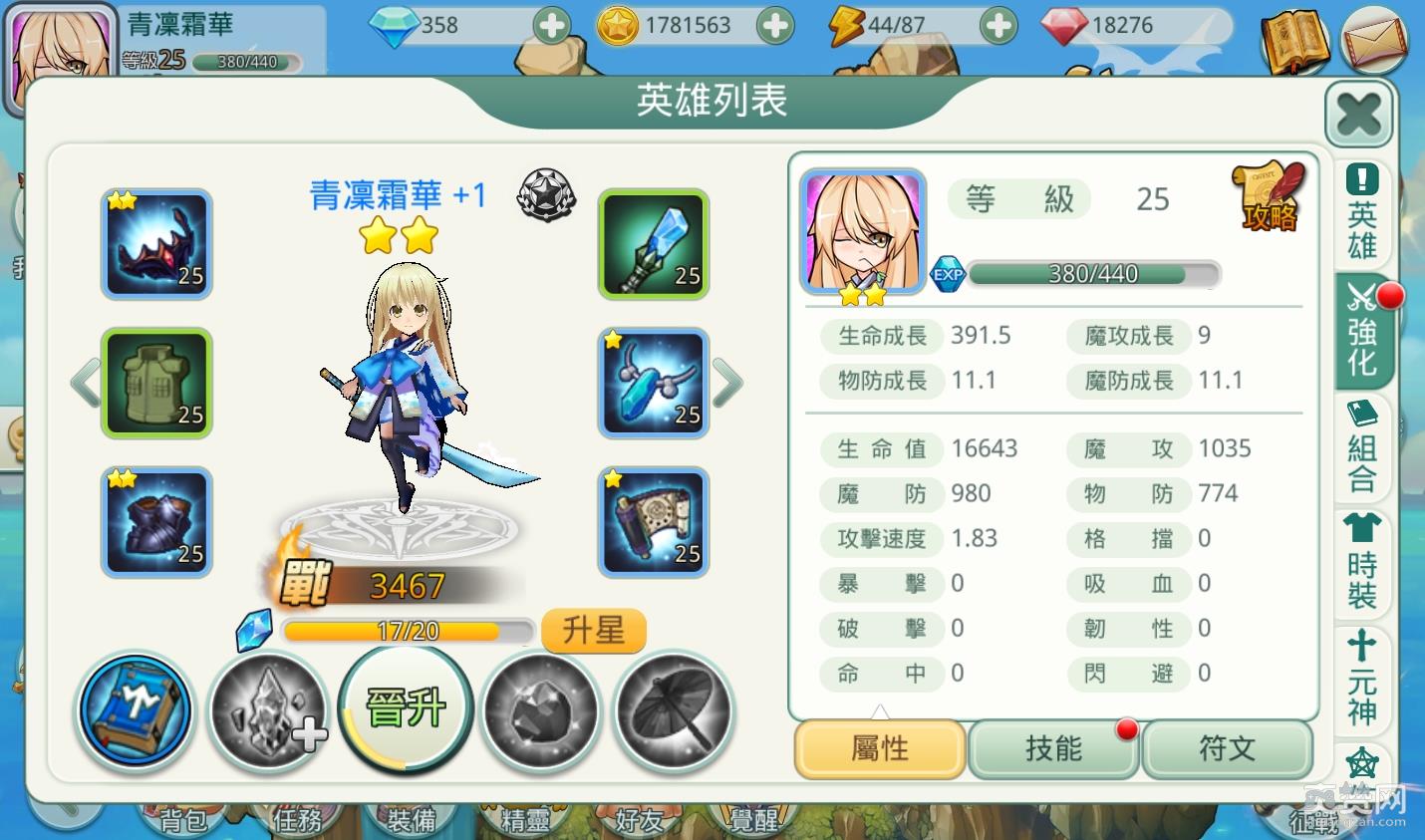Open the 攻略 strategy guide scroll icon

coord(1268,197)
